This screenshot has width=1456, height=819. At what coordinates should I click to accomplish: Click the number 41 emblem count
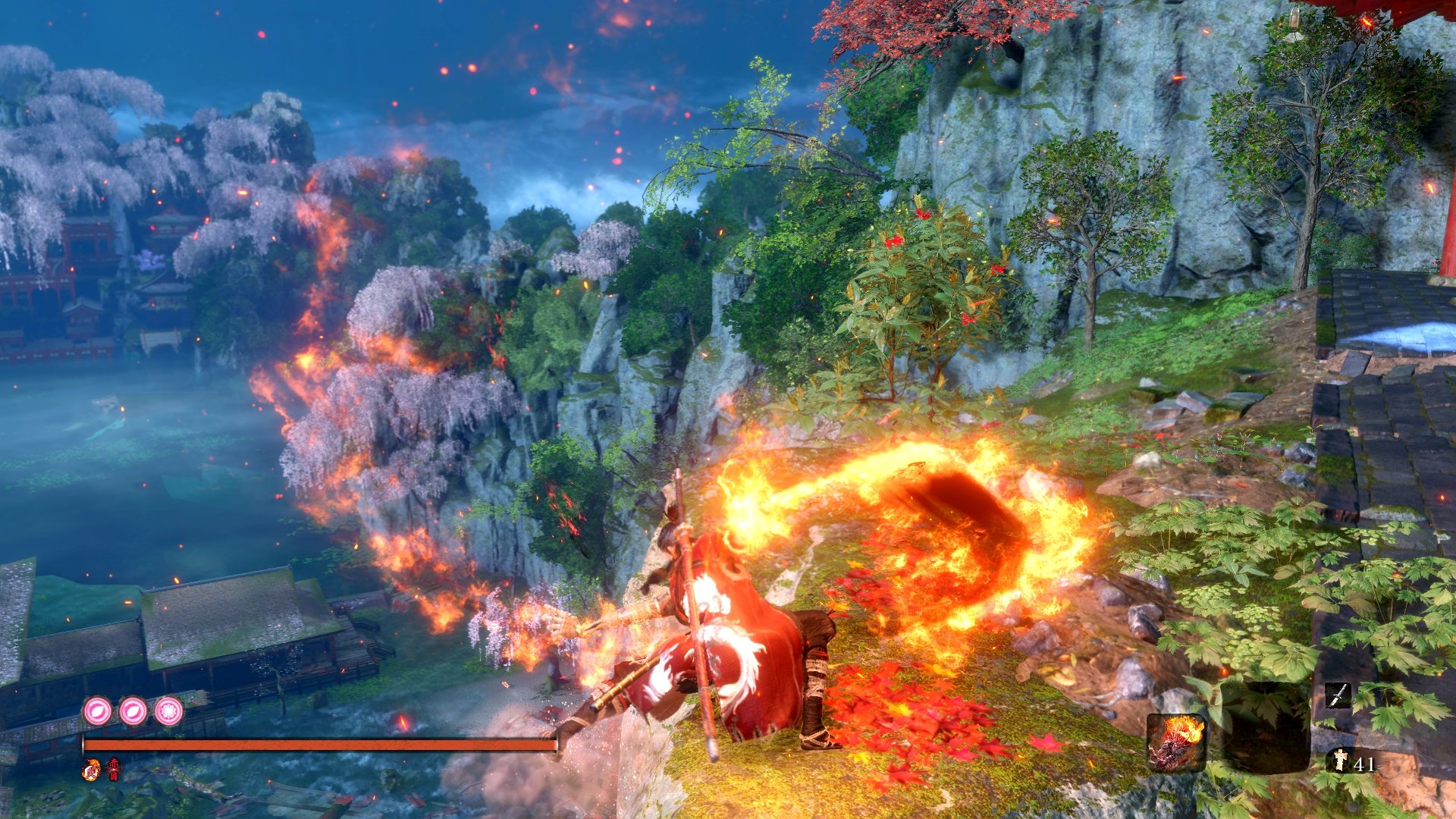tap(1365, 764)
